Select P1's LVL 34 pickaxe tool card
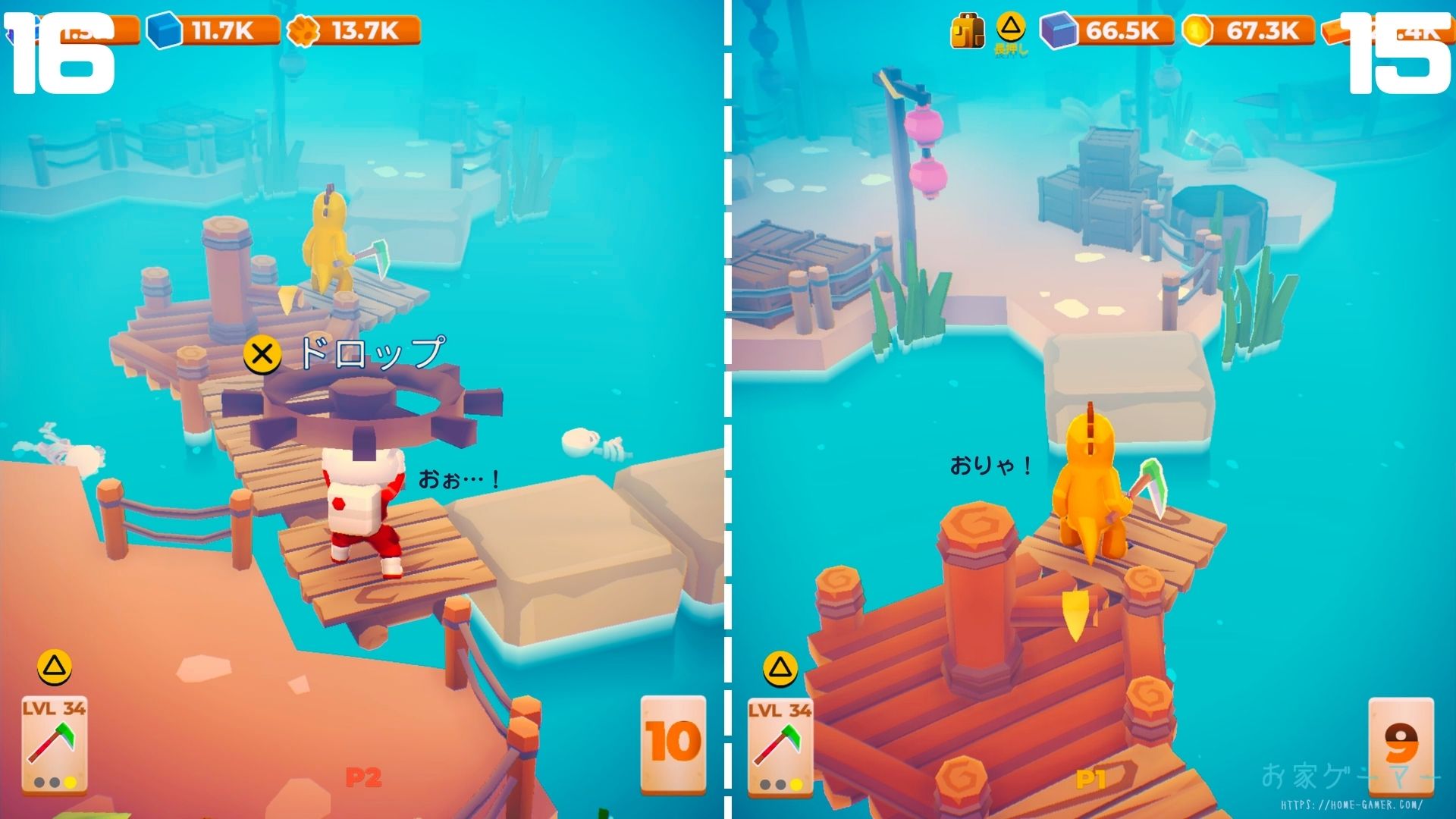1456x819 pixels. pyautogui.click(x=780, y=745)
